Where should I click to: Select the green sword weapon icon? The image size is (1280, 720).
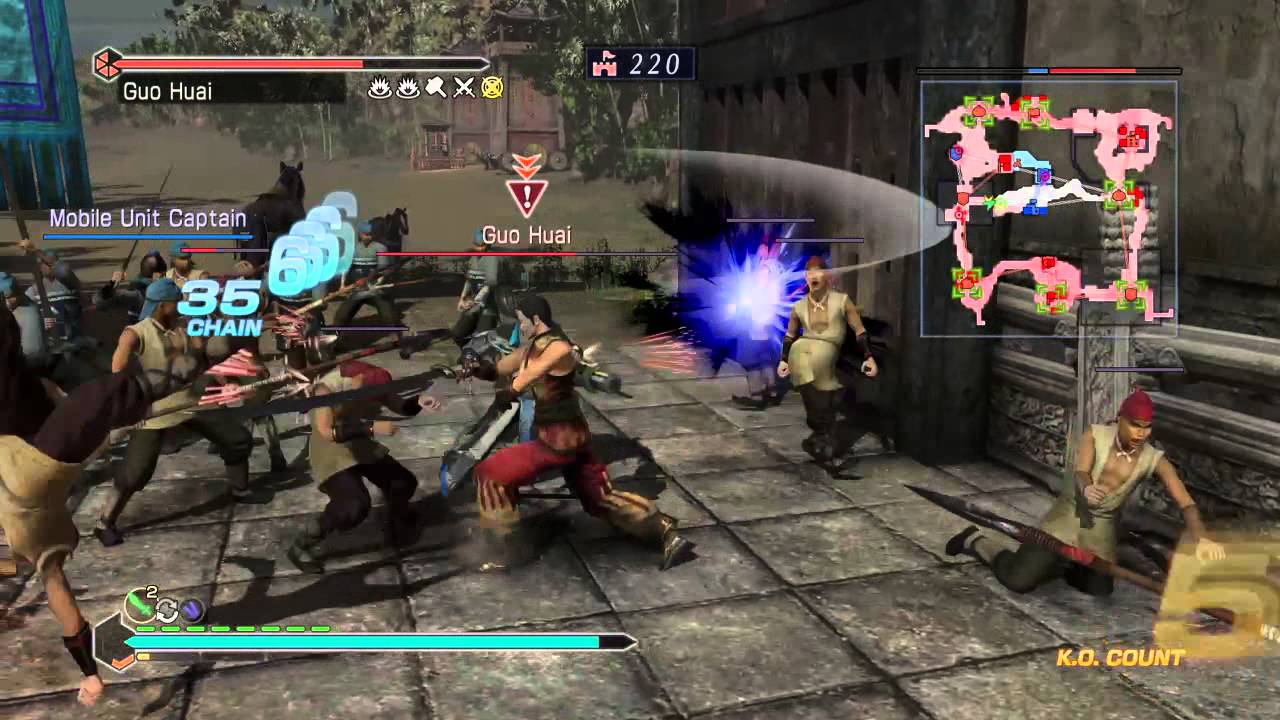139,604
